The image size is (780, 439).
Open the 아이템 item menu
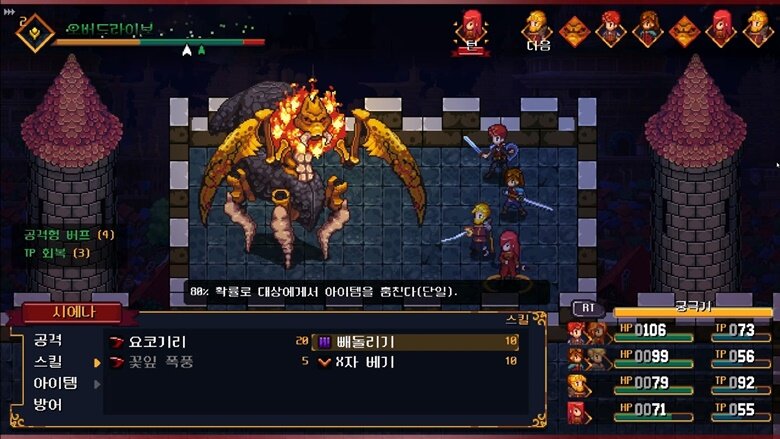tap(55, 383)
